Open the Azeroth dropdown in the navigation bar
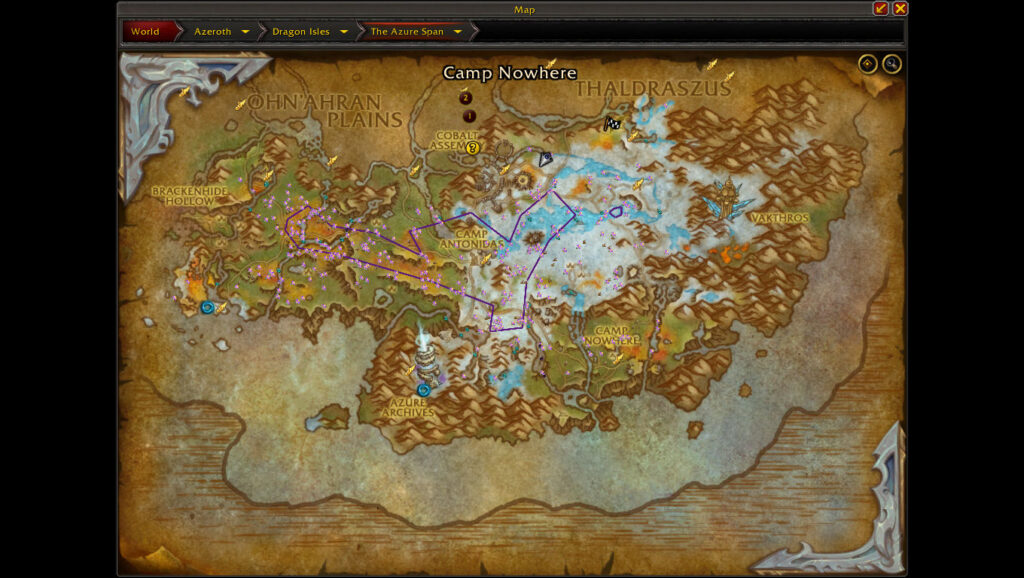This screenshot has width=1024, height=578. click(x=245, y=32)
